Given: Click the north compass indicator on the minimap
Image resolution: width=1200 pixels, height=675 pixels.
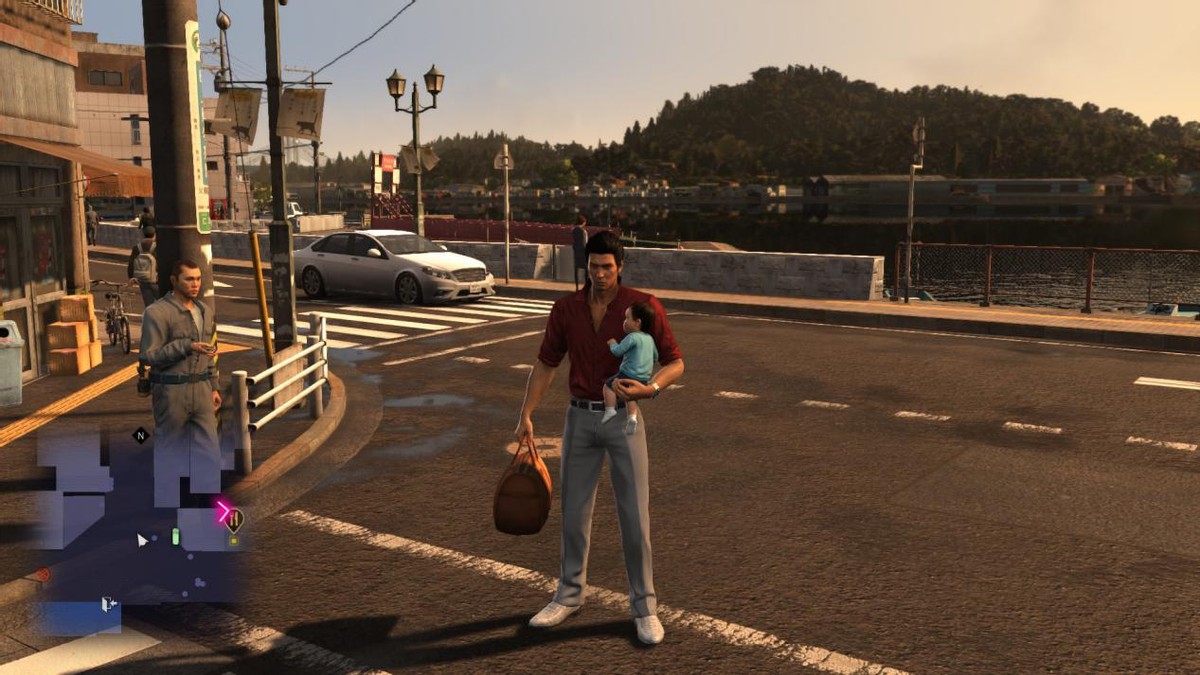Looking at the screenshot, I should coord(140,435).
